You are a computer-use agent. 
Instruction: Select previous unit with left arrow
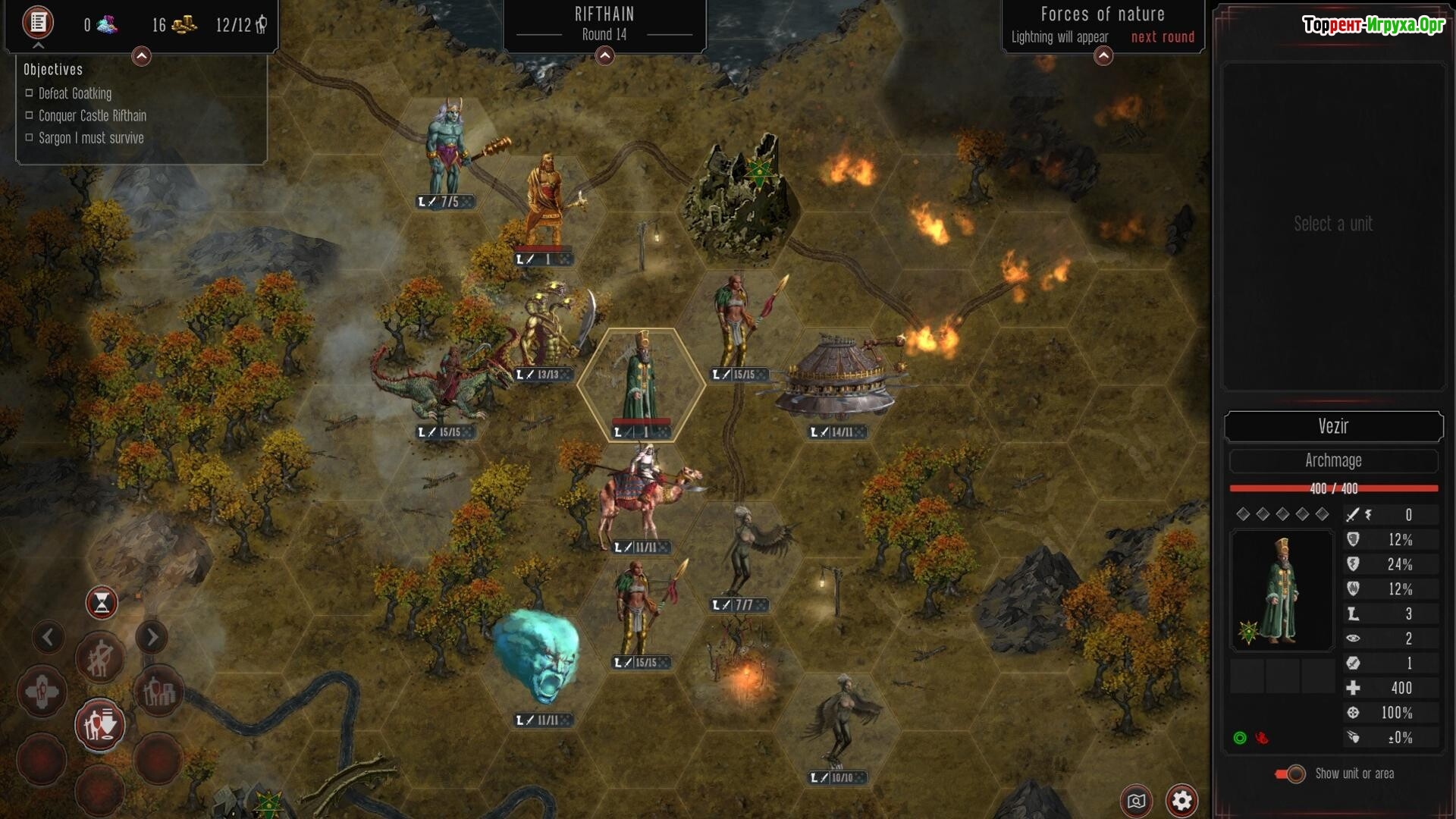48,637
